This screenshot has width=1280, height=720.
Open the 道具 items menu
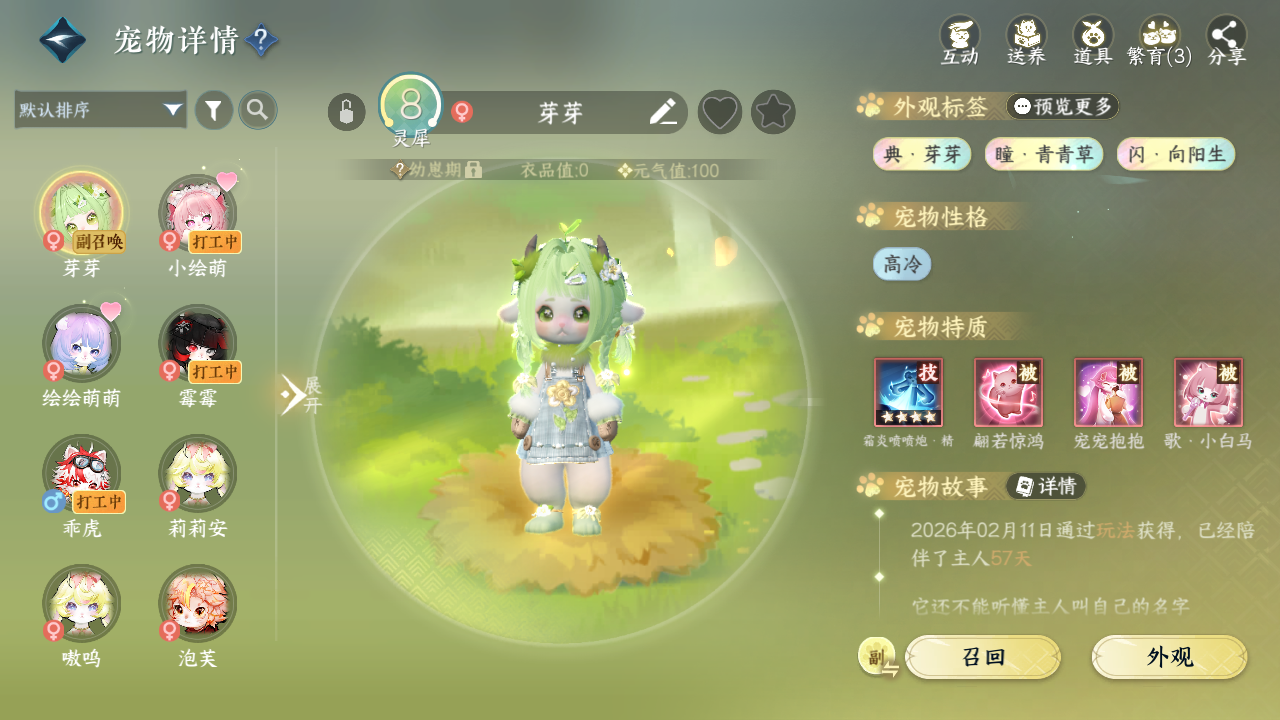click(x=1093, y=40)
